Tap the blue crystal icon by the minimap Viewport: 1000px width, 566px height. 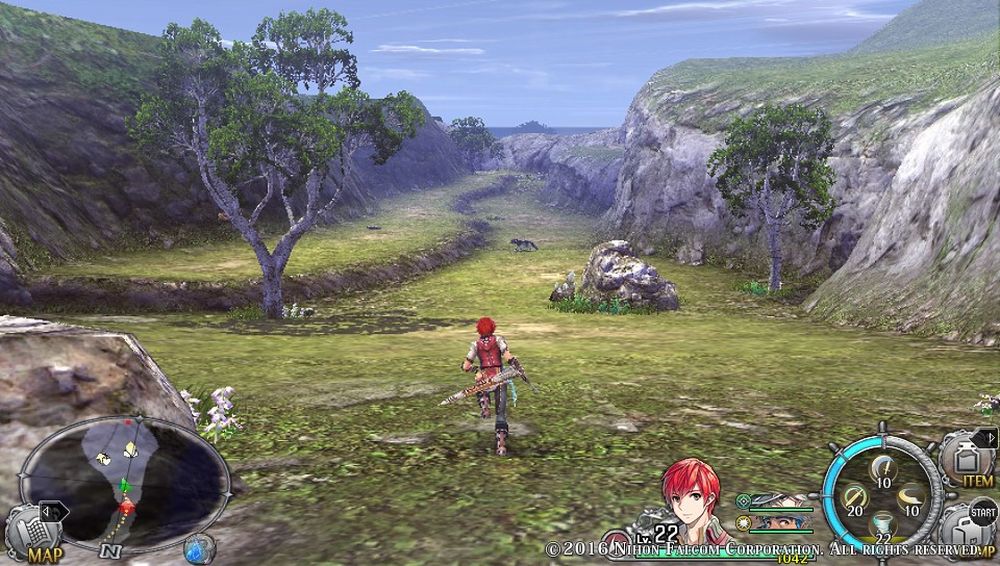(199, 548)
